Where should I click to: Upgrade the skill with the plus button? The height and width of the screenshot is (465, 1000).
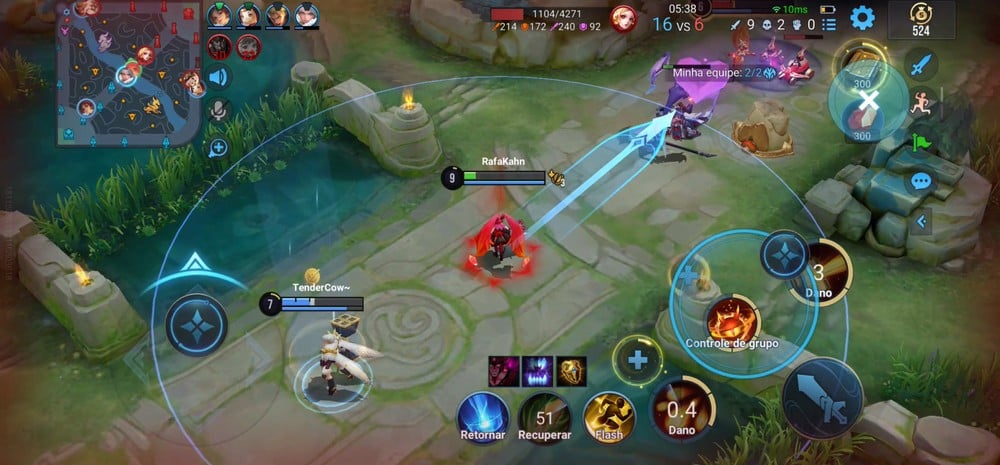click(637, 358)
